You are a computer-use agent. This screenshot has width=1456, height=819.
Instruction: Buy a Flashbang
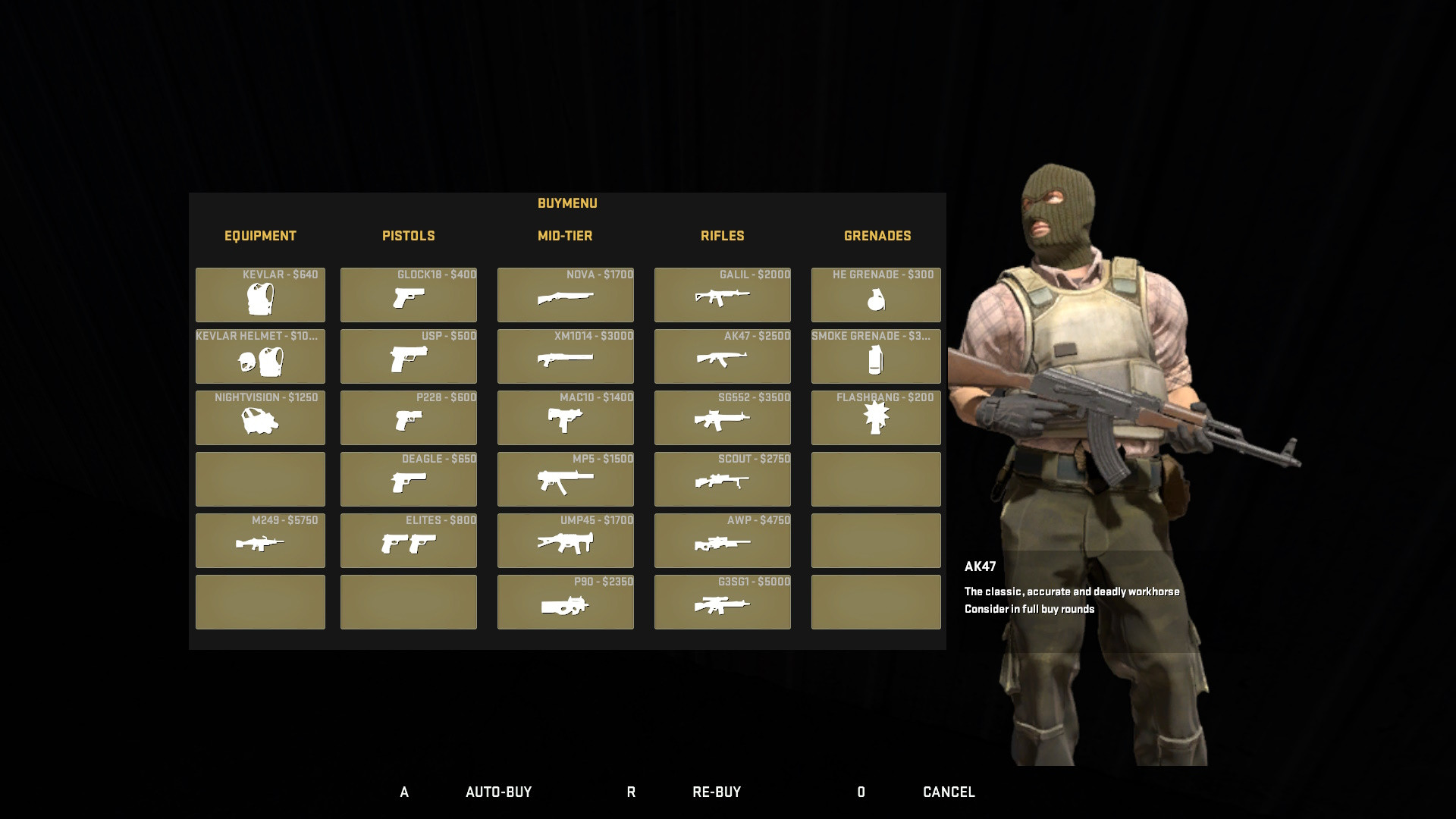[875, 418]
